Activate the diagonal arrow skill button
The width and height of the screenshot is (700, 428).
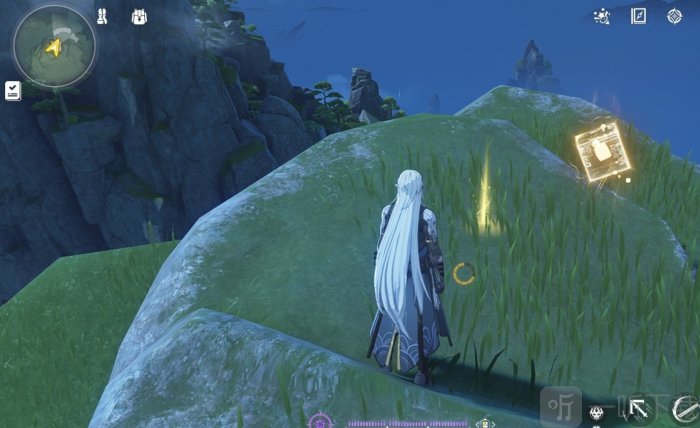click(638, 409)
